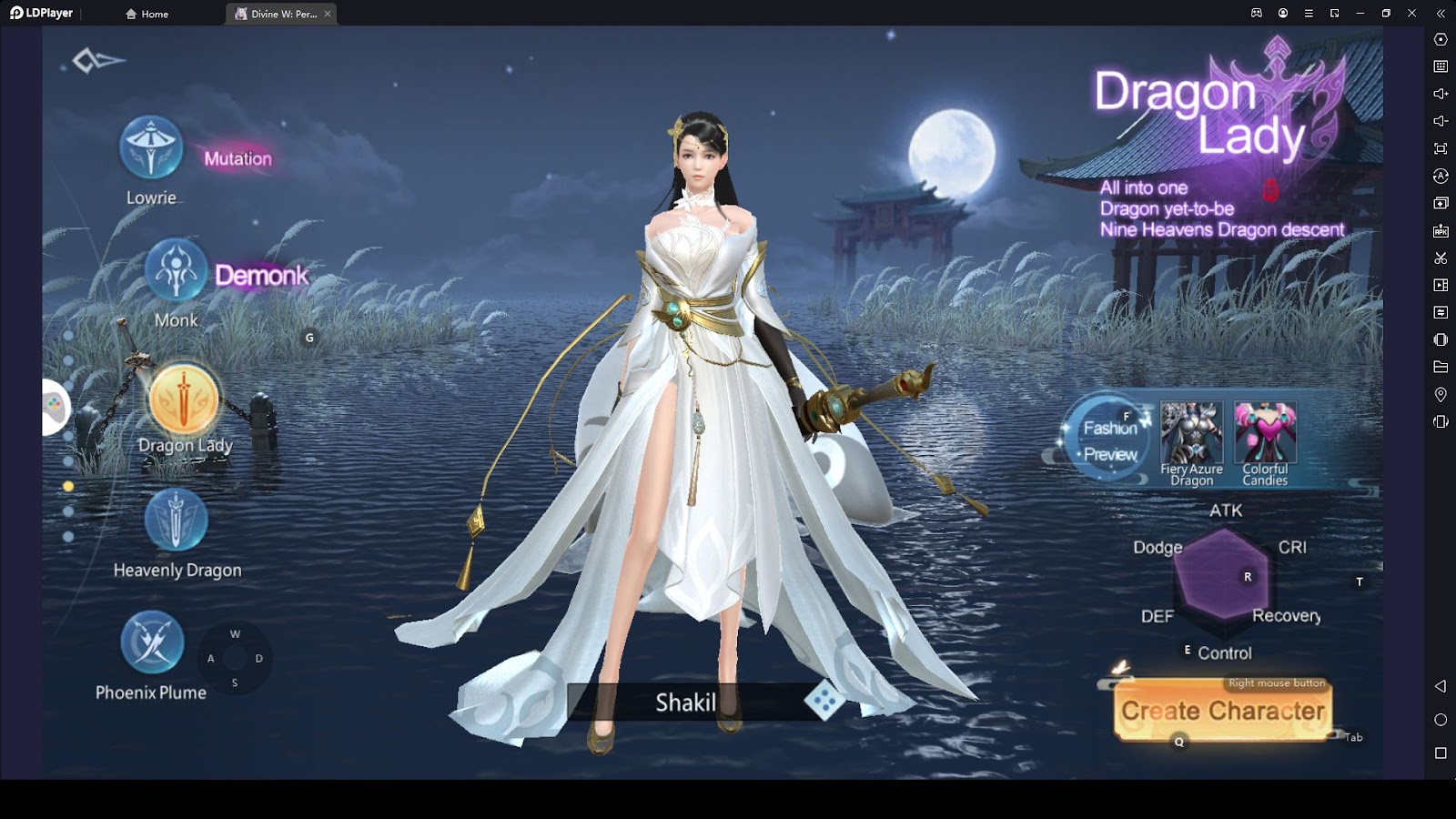Randomize name with the dice button
The height and width of the screenshot is (819, 1456).
[824, 701]
